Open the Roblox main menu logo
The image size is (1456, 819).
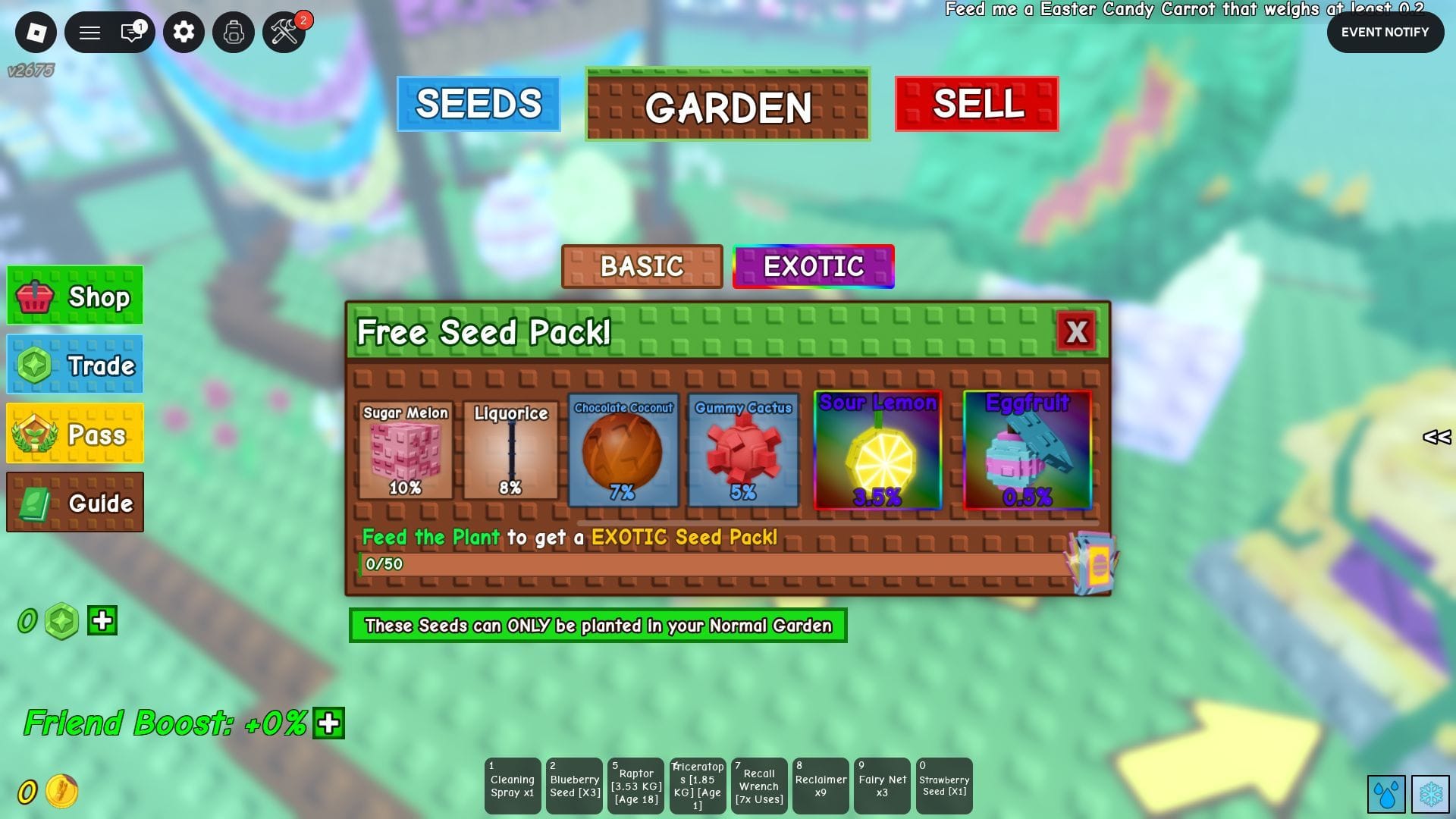[36, 32]
